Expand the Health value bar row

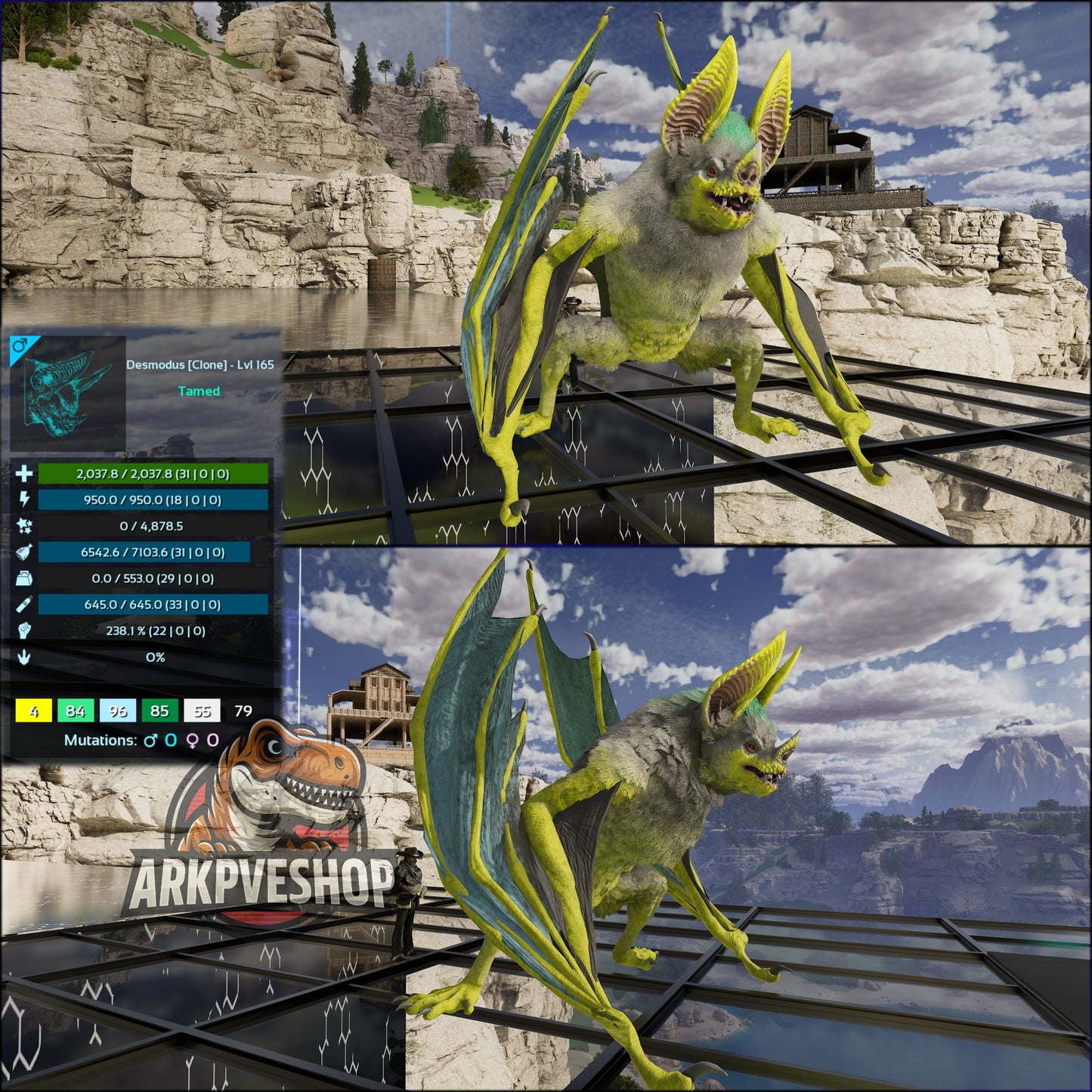point(153,473)
